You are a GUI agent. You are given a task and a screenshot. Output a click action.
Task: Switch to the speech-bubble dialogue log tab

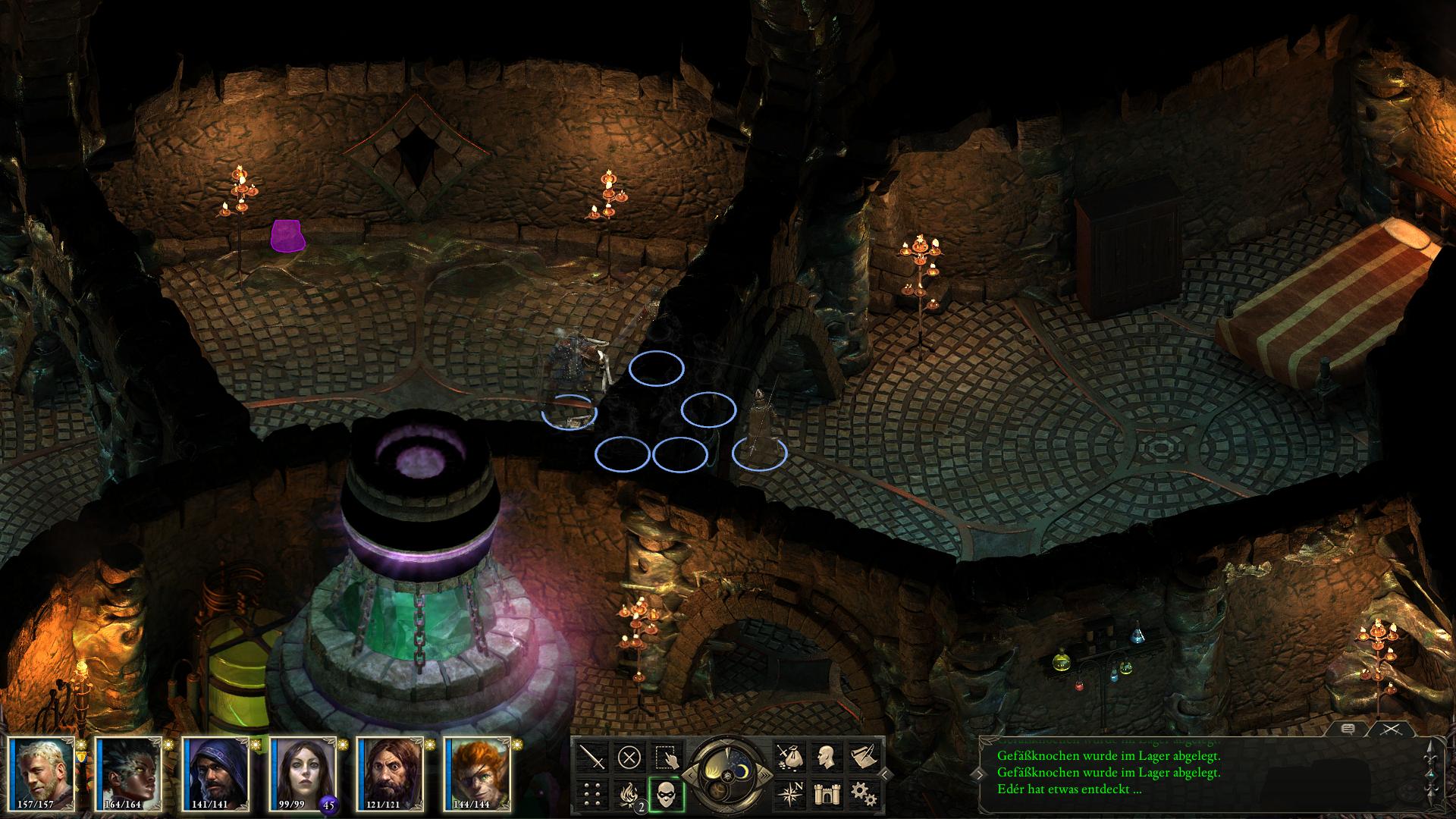point(1348,730)
